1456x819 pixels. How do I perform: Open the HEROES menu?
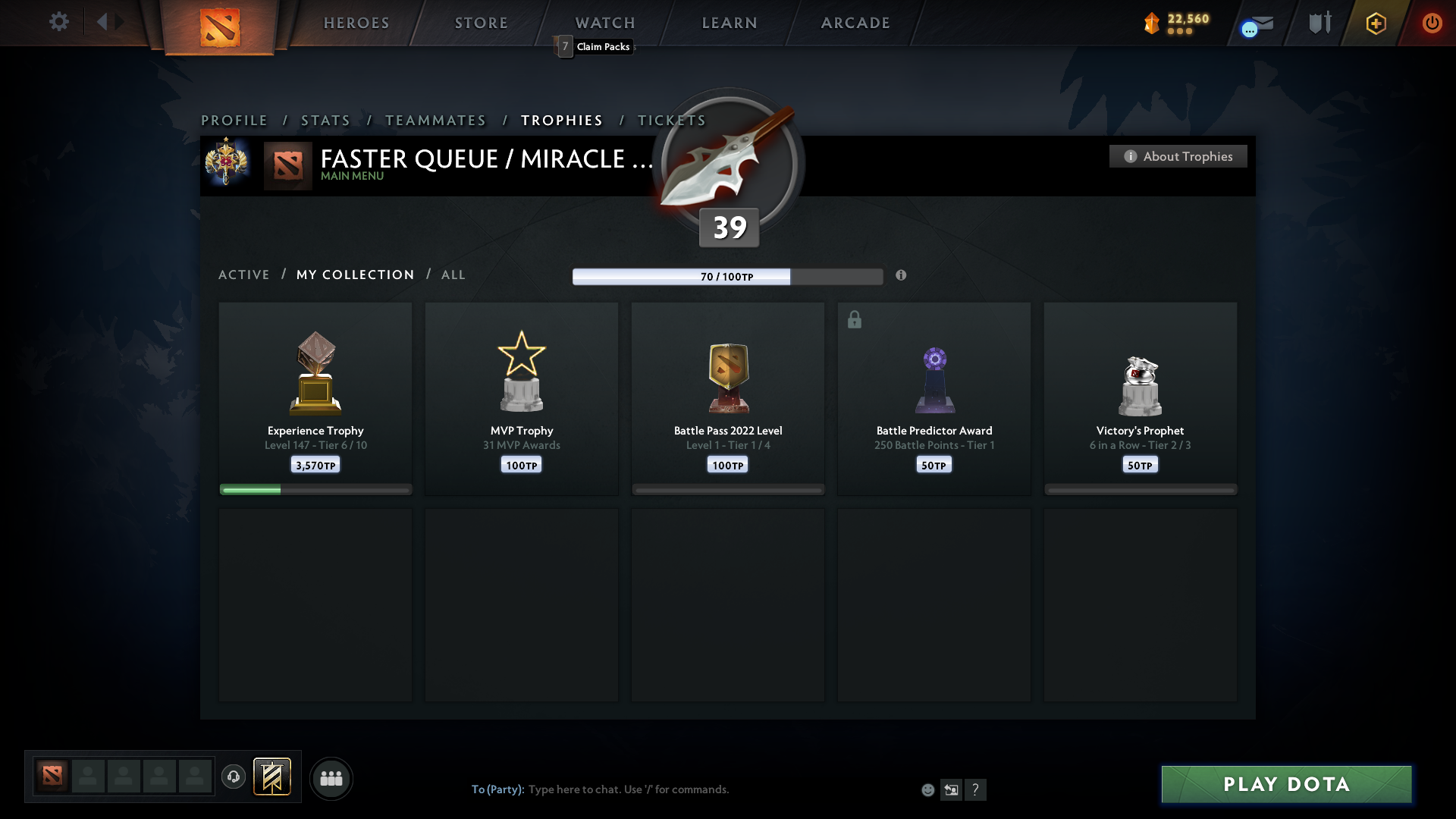(356, 23)
